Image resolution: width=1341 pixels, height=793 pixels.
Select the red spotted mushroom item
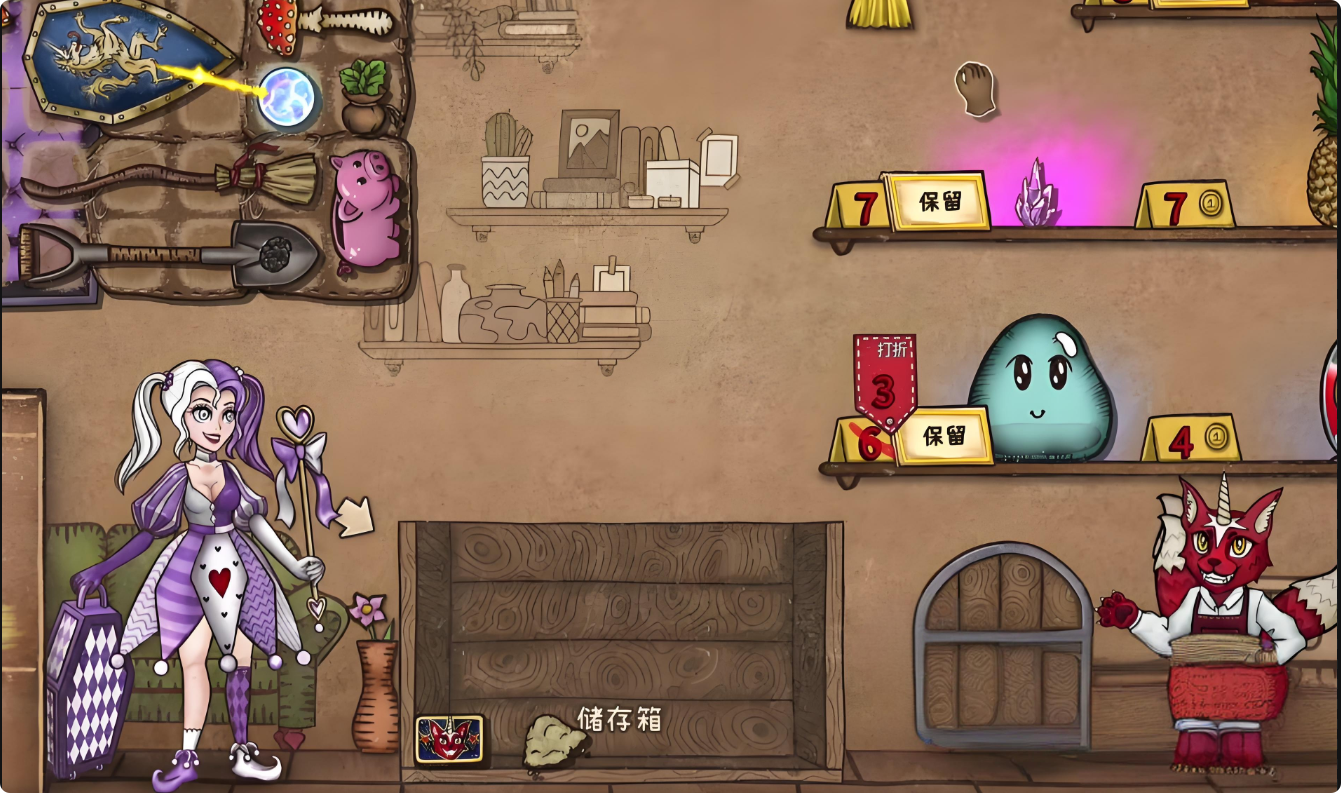click(278, 25)
